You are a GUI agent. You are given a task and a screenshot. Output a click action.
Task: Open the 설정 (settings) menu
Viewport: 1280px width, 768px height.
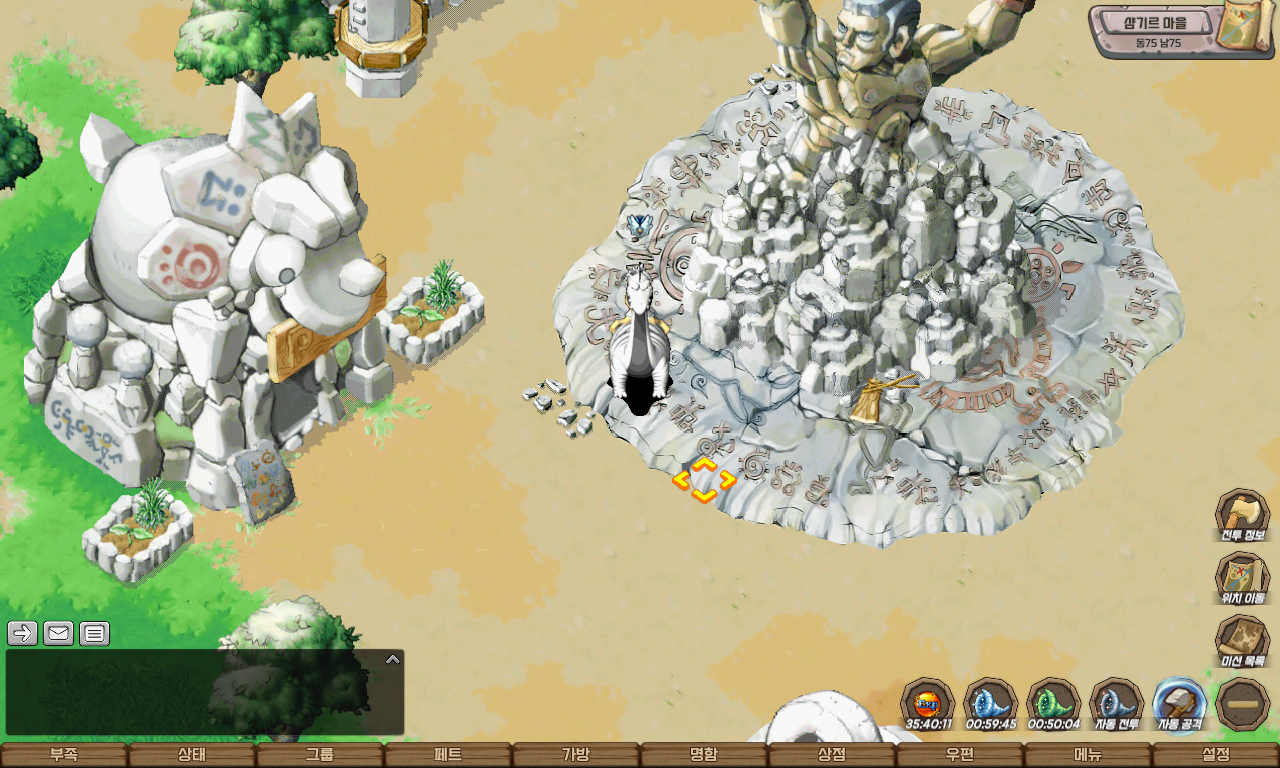[x=1216, y=755]
